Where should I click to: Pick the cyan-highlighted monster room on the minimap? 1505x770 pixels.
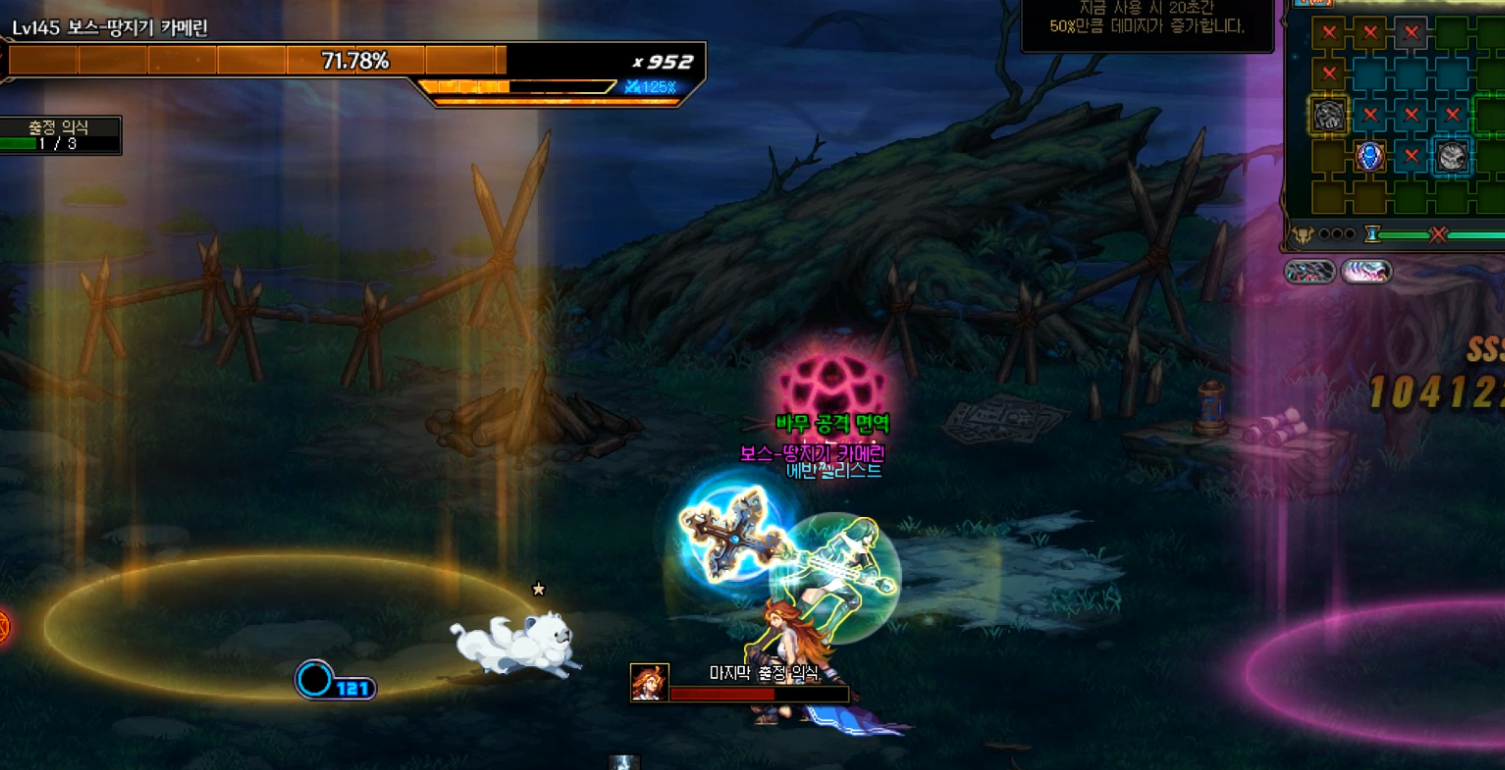point(1451,156)
